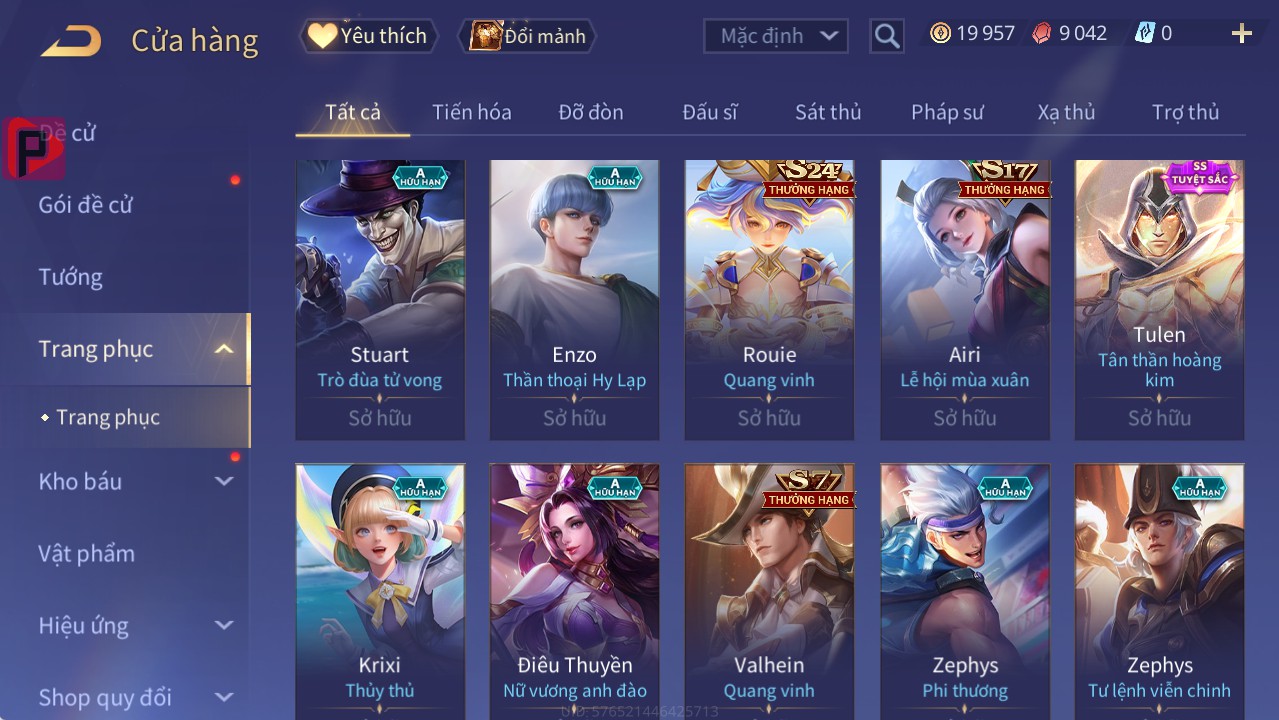The image size is (1279, 720).
Task: Open the Tướng heroes section
Action: coord(71,277)
